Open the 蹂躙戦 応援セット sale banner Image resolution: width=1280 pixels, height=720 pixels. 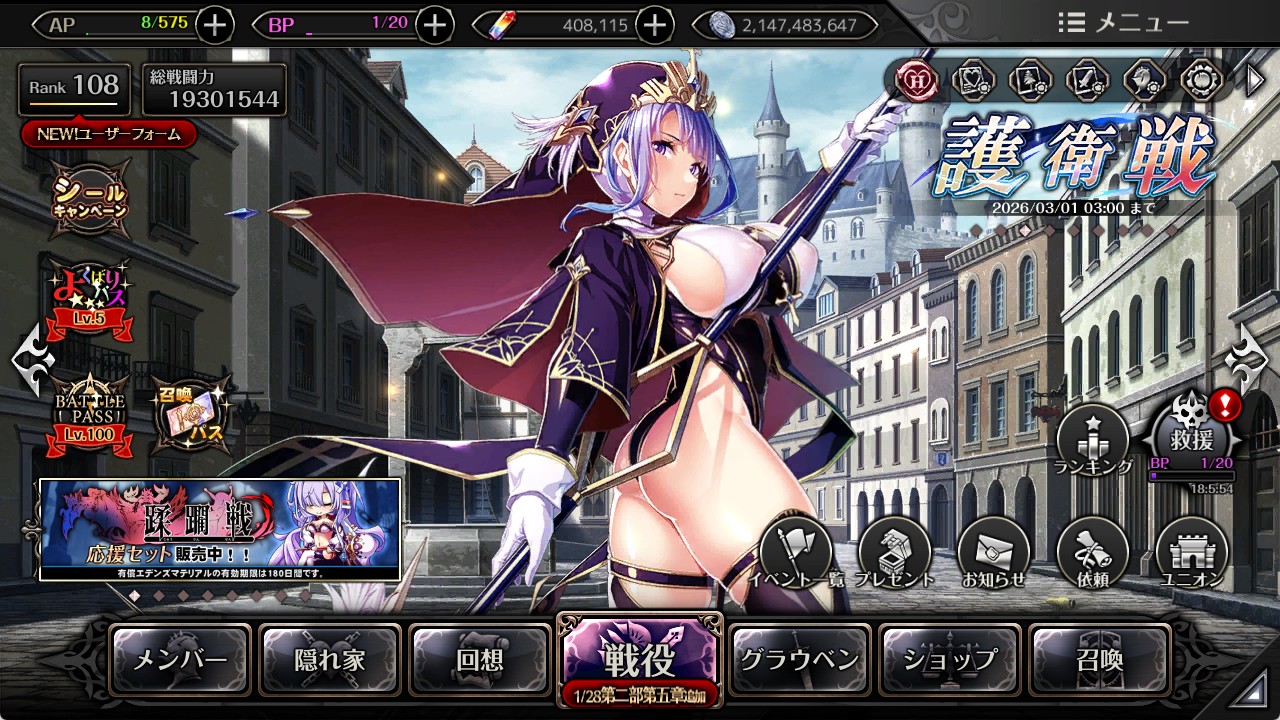pyautogui.click(x=220, y=529)
